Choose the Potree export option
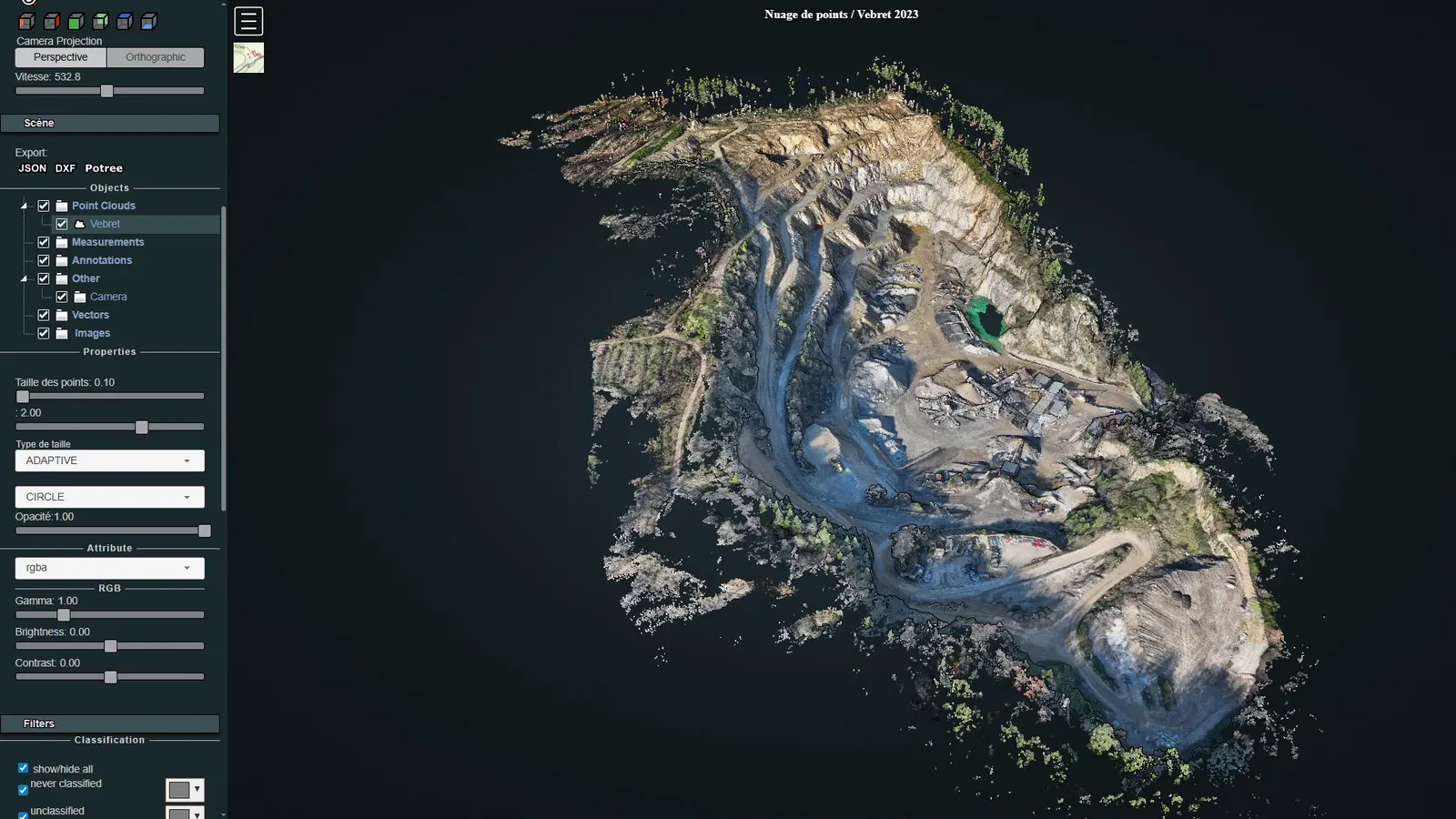 click(x=104, y=168)
